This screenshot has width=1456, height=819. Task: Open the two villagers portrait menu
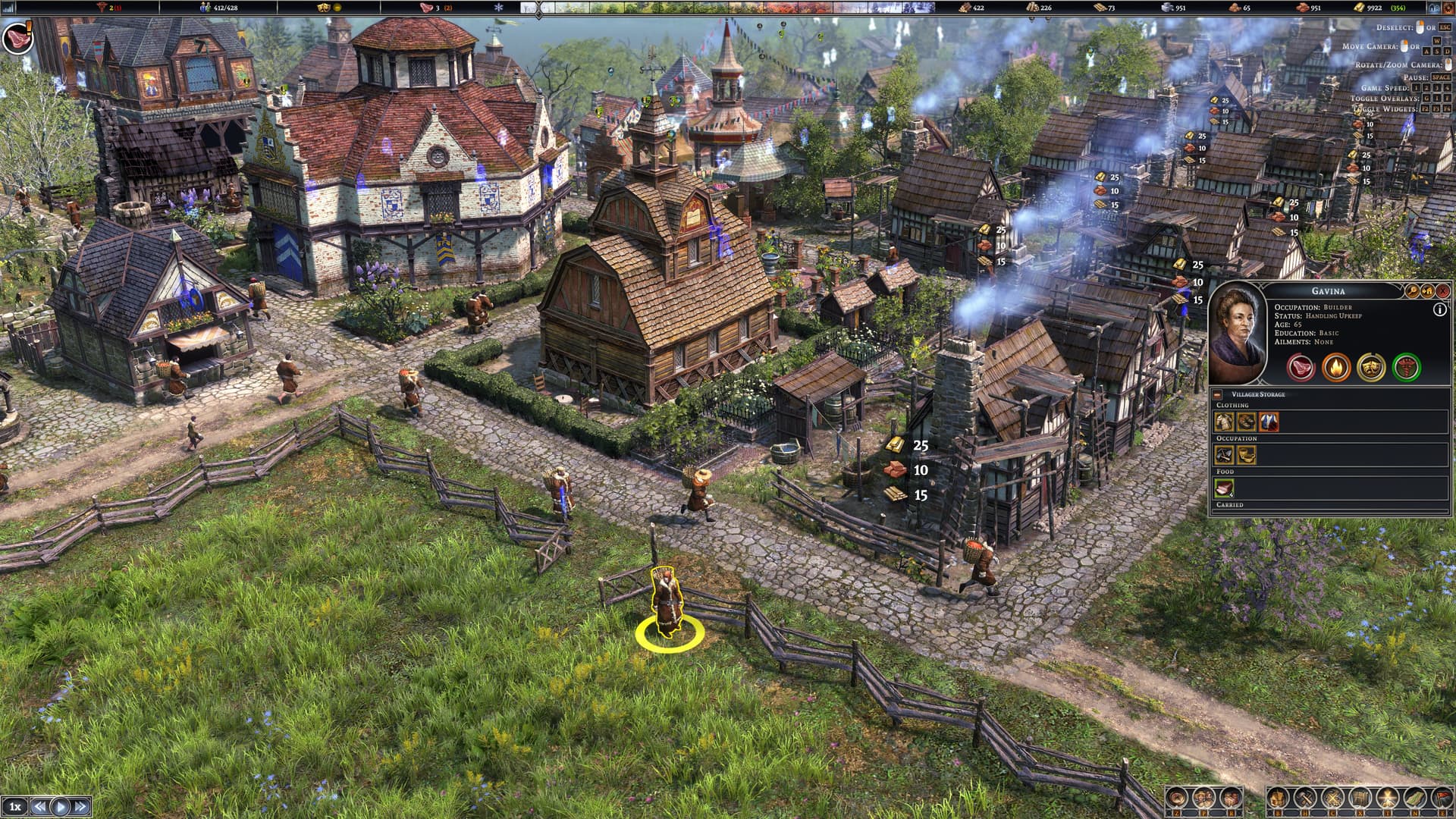click(x=1203, y=798)
